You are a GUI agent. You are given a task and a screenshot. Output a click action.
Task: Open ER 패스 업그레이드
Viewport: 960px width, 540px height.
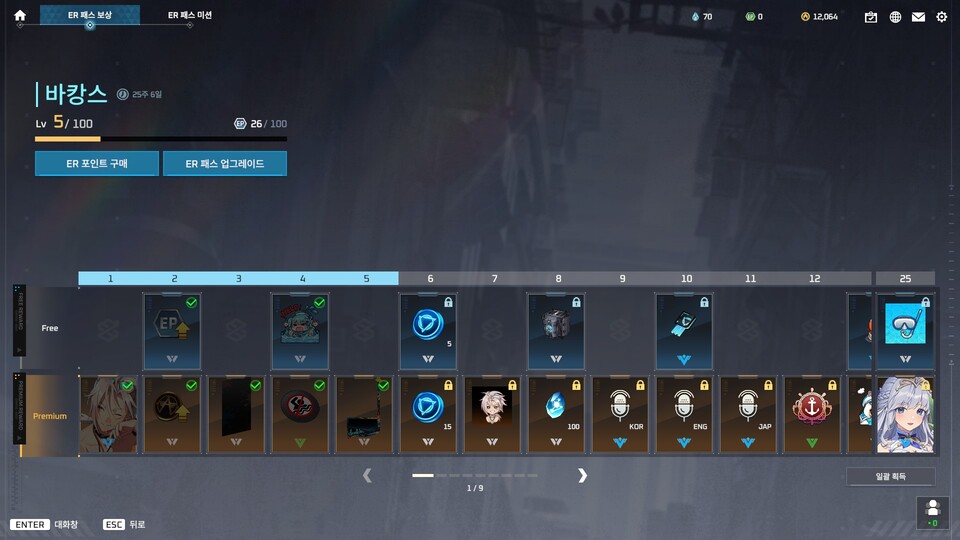[225, 163]
